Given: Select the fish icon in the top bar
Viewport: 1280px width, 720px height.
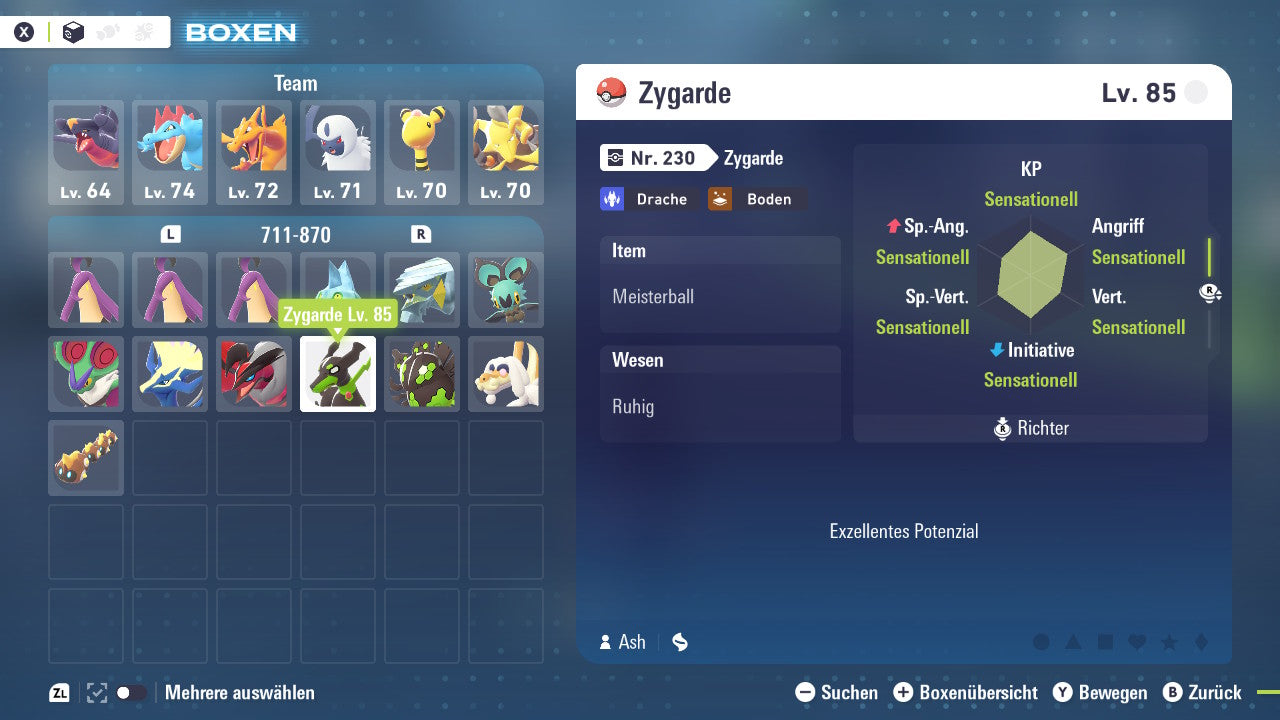Looking at the screenshot, I should 107,31.
